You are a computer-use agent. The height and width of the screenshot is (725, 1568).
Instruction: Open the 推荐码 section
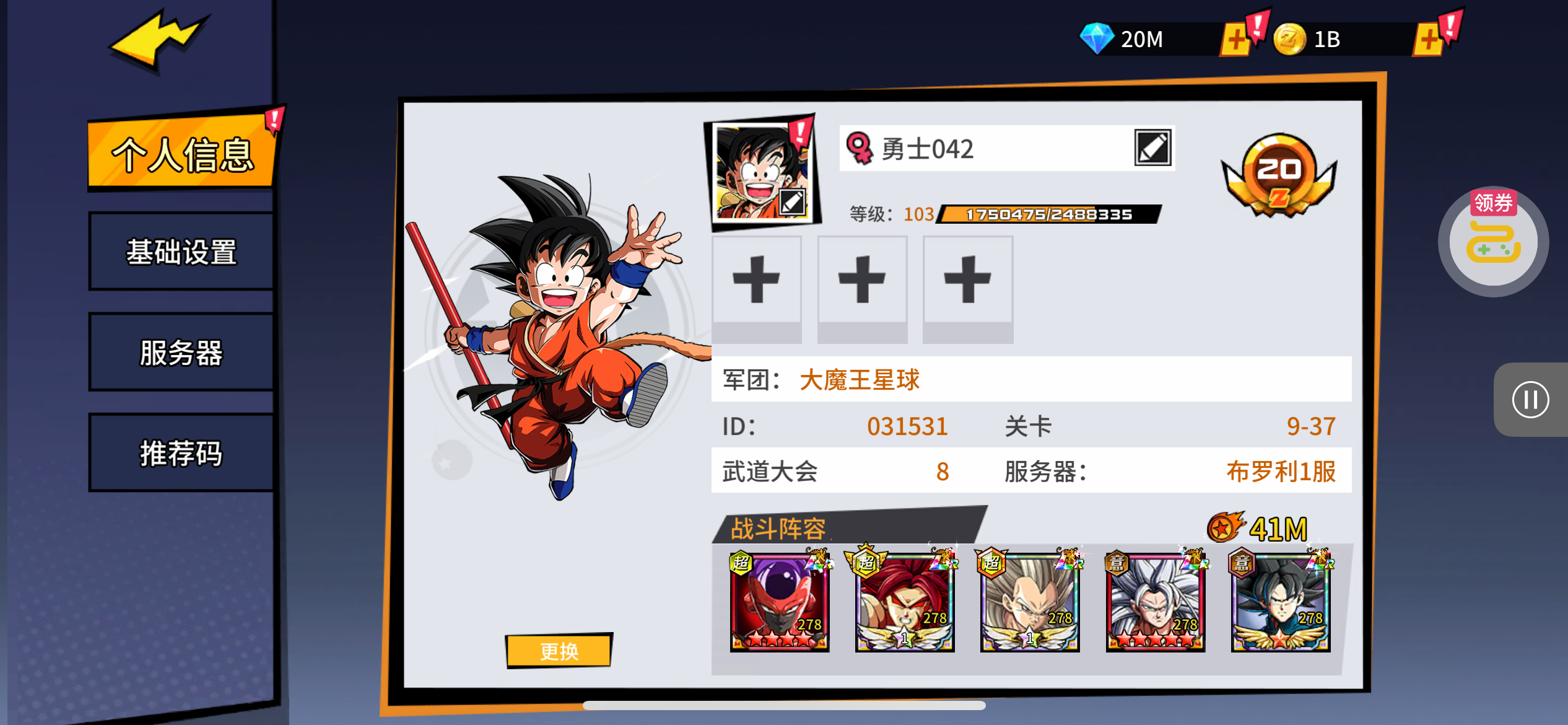click(181, 452)
